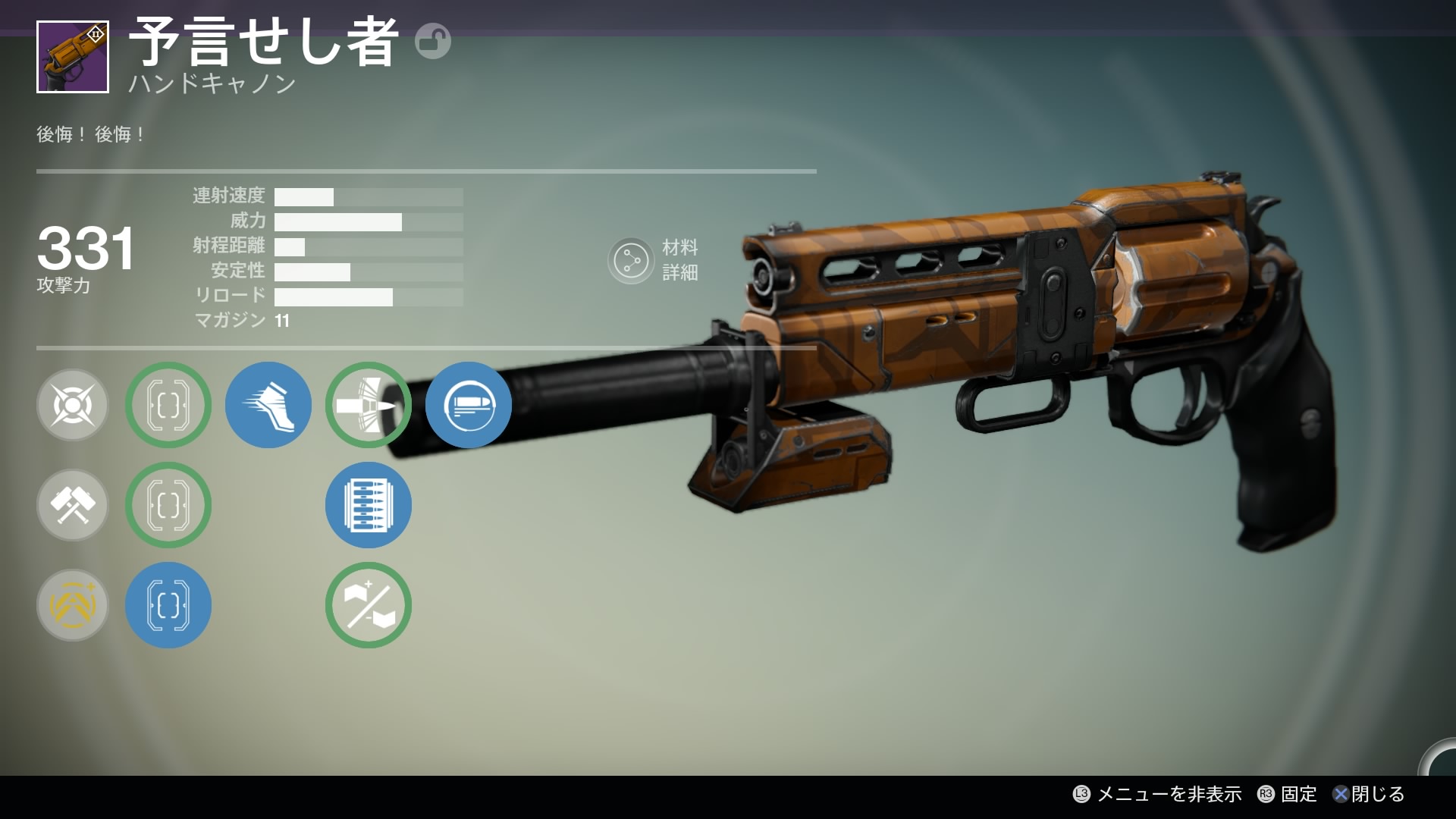
Task: Select the green-ringed bullet sight perk
Action: [x=369, y=405]
